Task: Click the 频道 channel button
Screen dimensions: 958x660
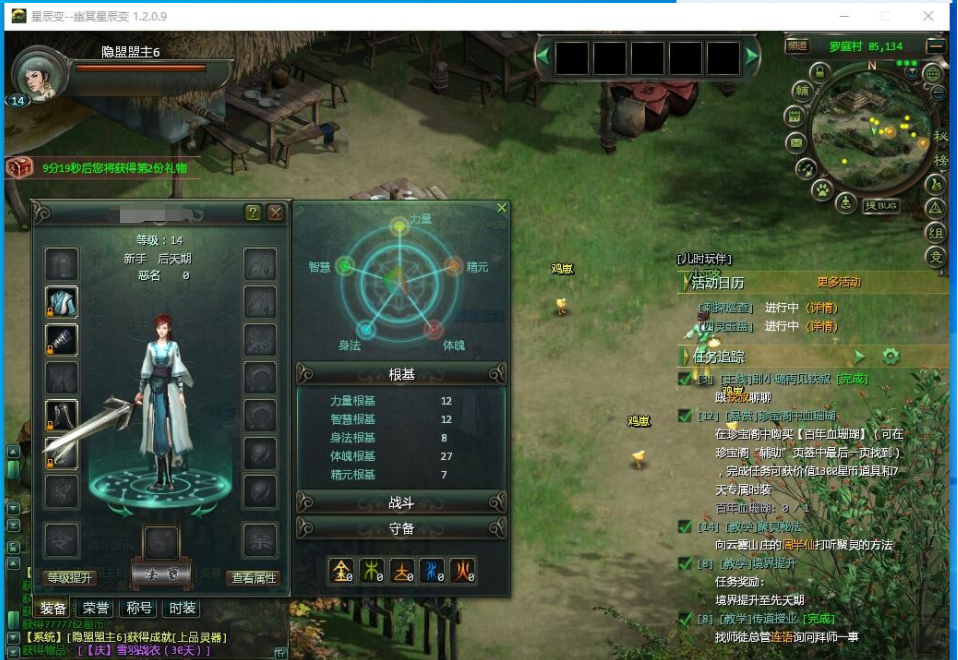Action: point(797,45)
